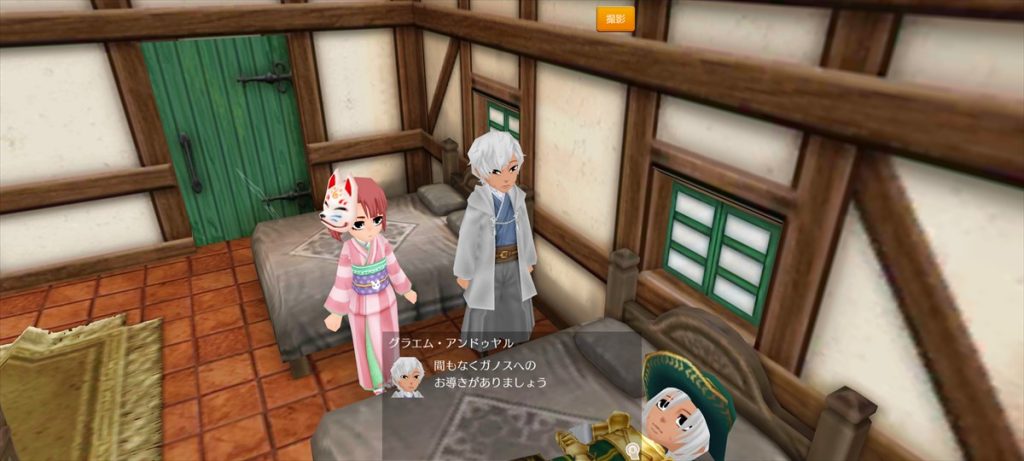Tap the orange 撮影 screenshot button
1024x461 pixels.
(x=615, y=19)
